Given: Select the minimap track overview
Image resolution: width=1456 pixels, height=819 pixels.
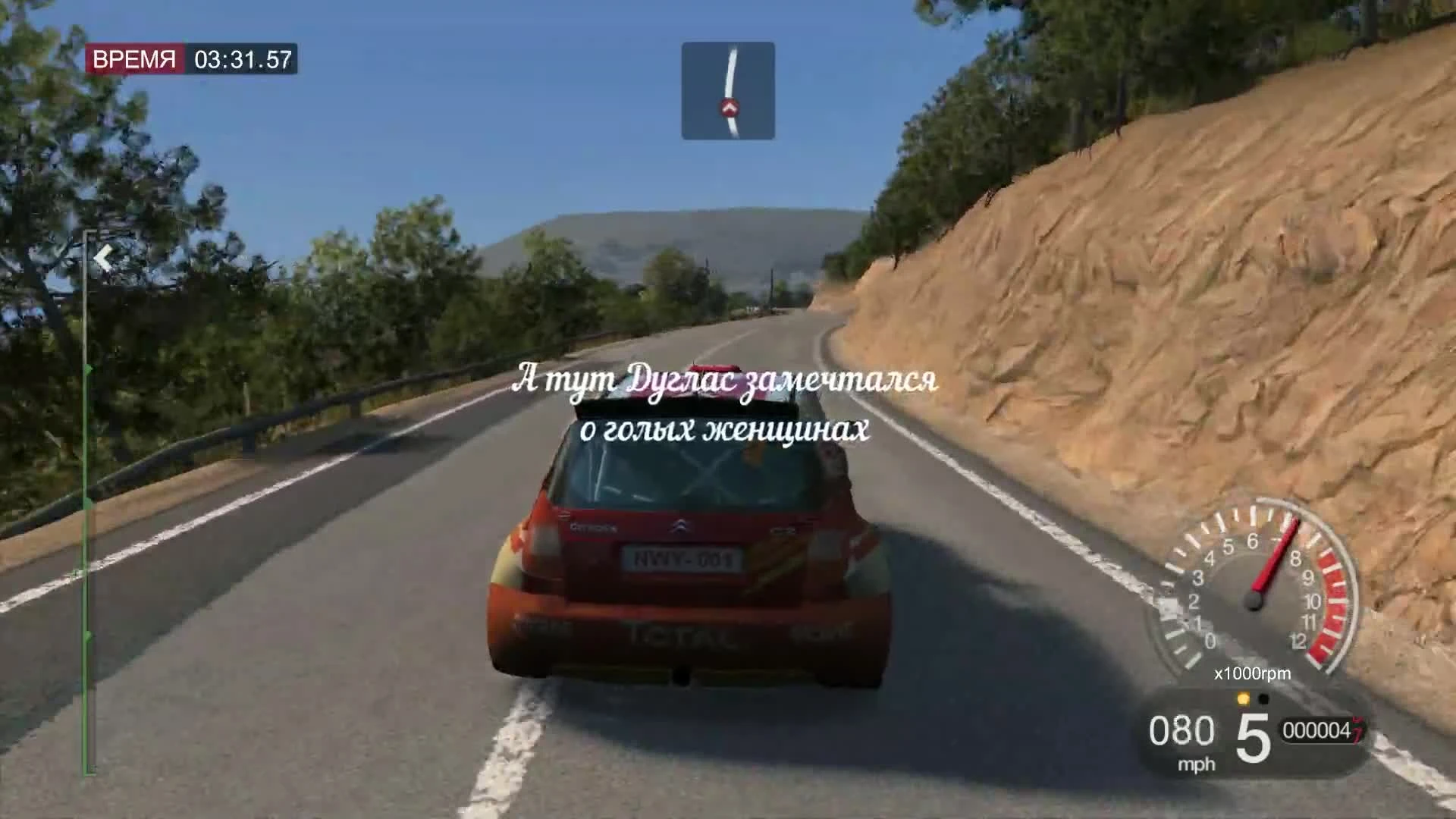Looking at the screenshot, I should (727, 89).
